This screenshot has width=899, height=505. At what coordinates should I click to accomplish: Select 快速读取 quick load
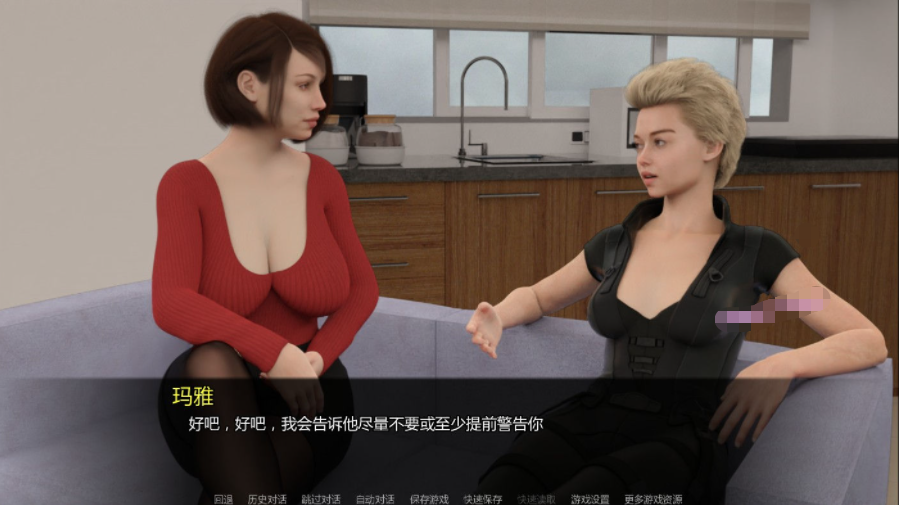tap(537, 498)
